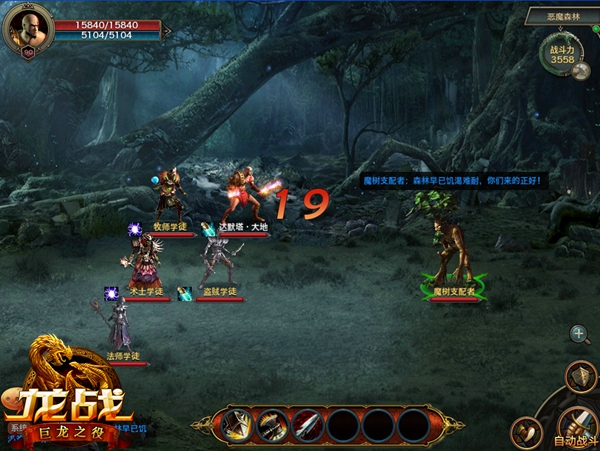Trigger the silver blade skill icon
Screen dimensions: 600x451
pos(307,426)
